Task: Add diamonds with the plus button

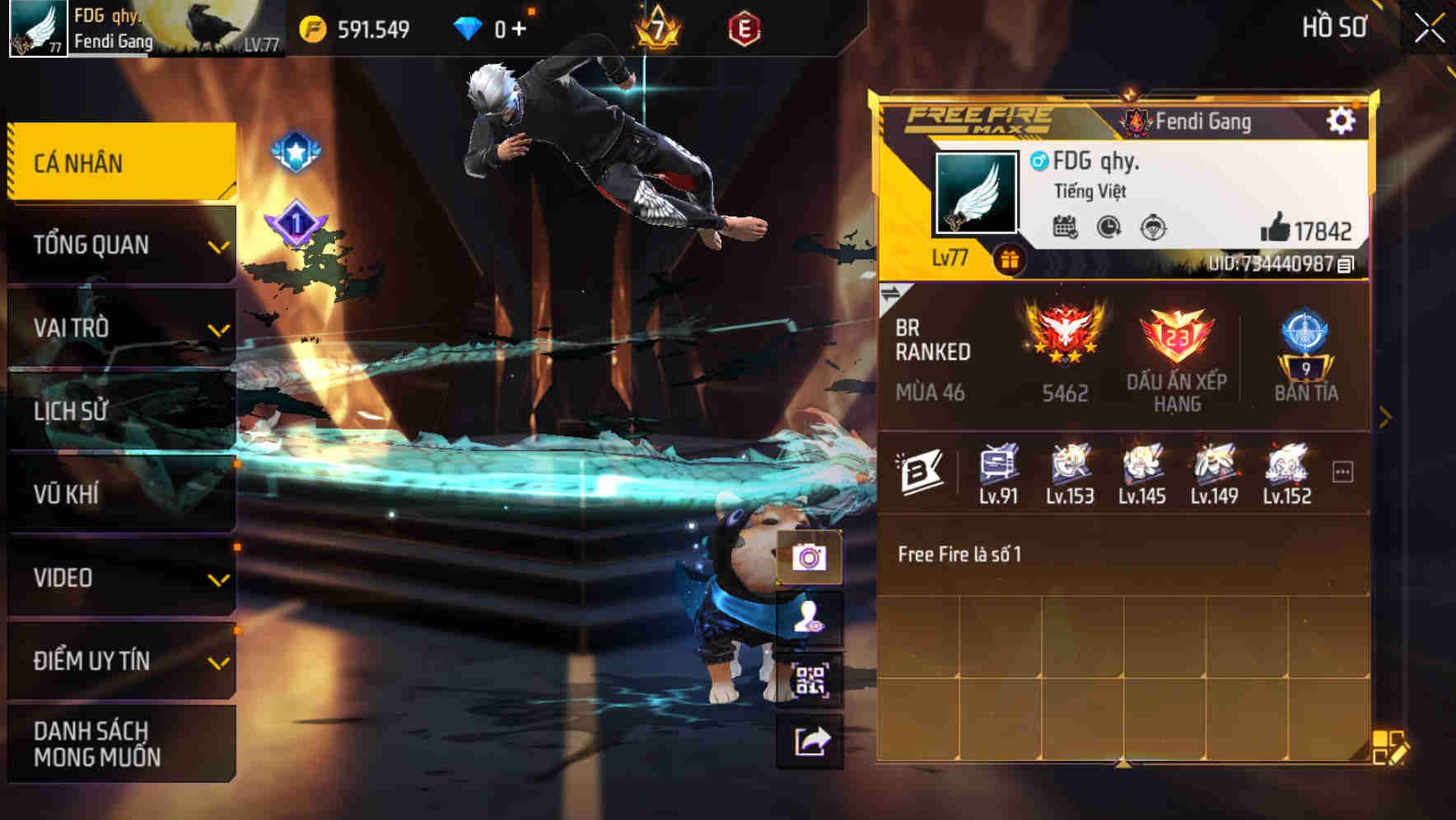Action: pos(519,30)
